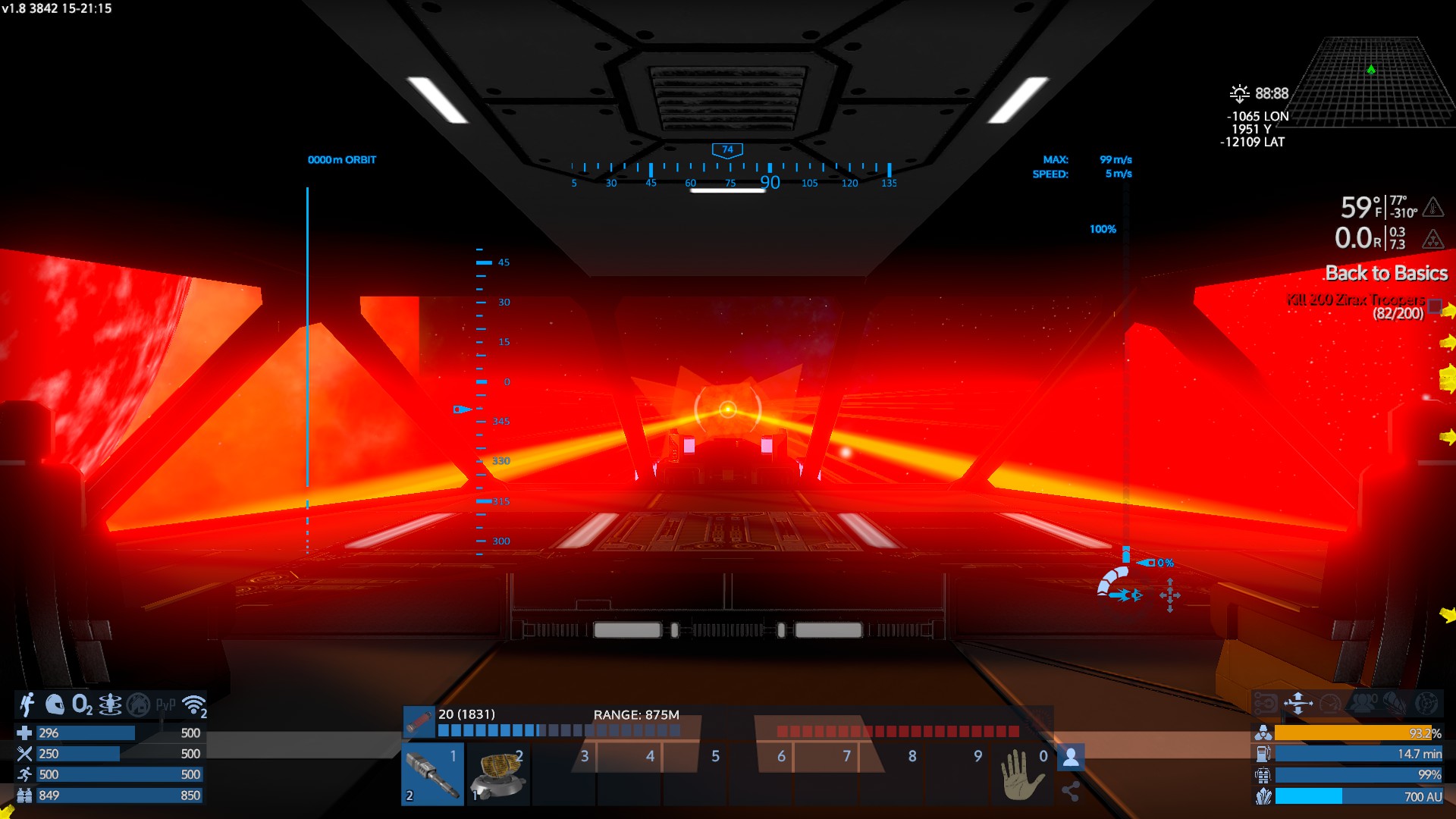Choose the empty hand slot 0
1456x819 pixels.
(1023, 775)
